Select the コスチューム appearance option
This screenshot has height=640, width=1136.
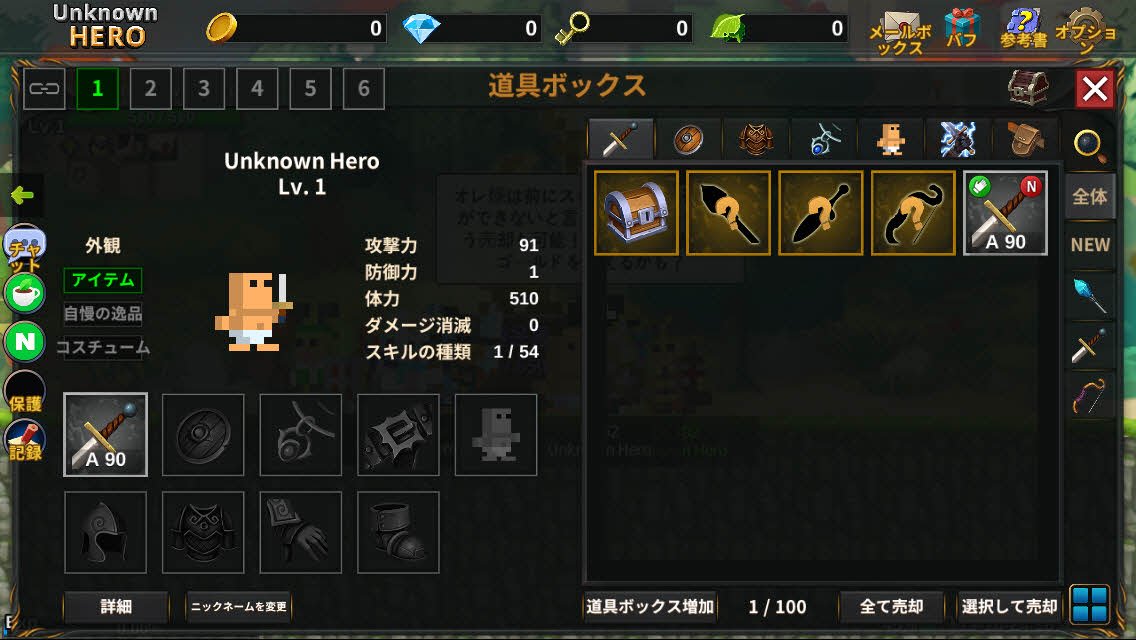pyautogui.click(x=103, y=348)
